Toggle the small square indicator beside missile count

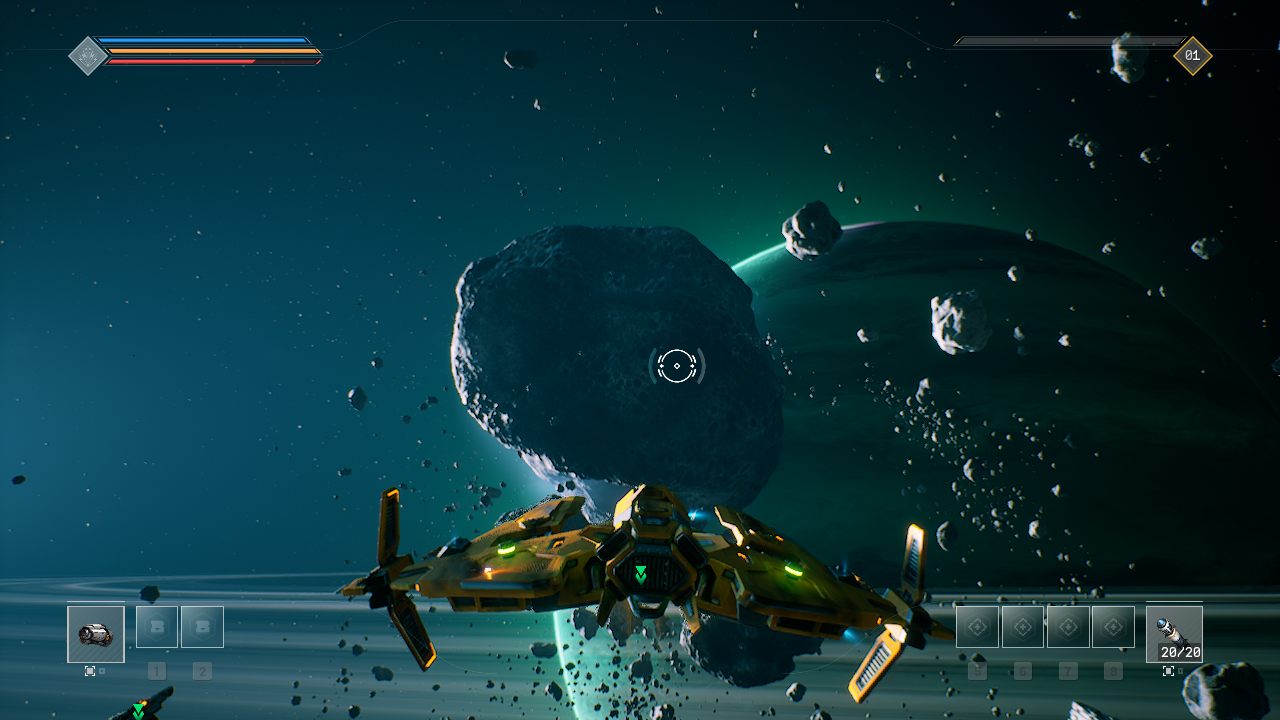click(x=1181, y=670)
